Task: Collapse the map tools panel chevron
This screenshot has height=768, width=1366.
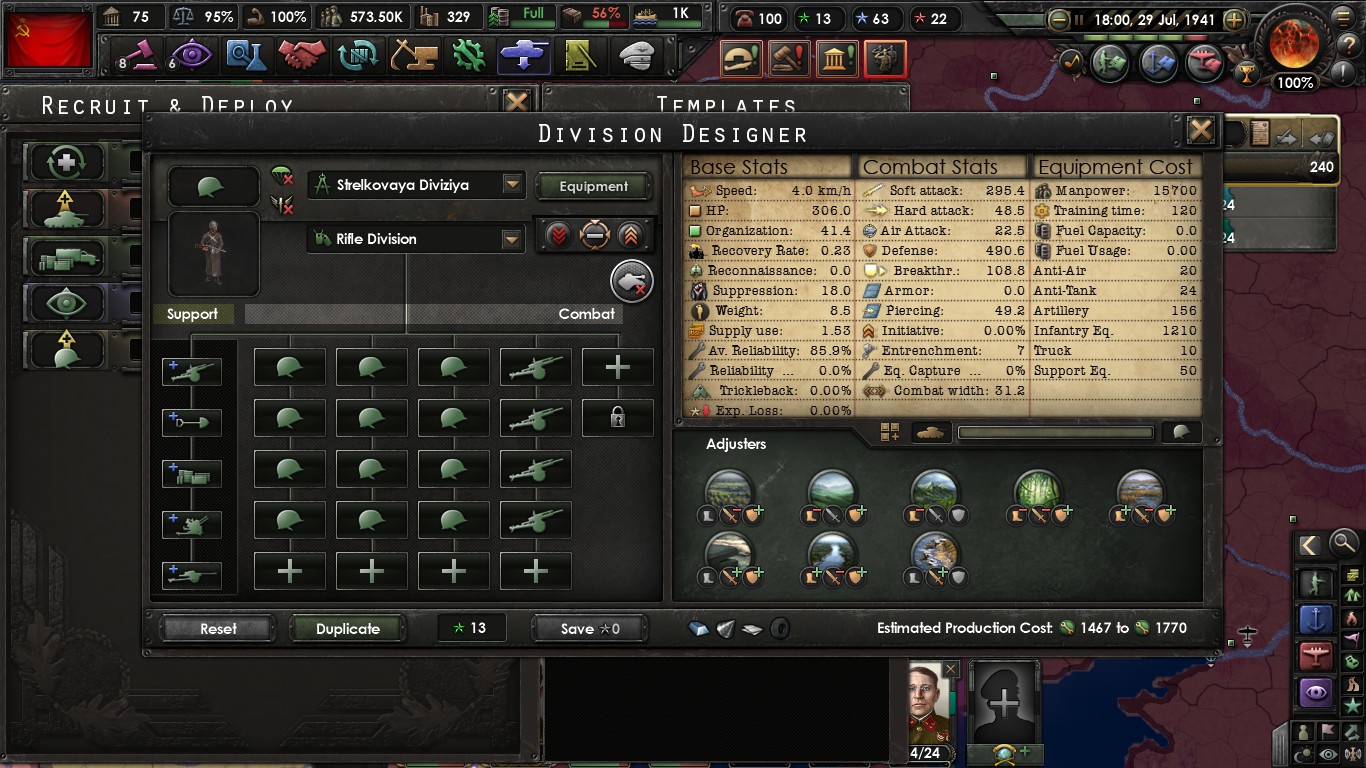Action: 1309,545
